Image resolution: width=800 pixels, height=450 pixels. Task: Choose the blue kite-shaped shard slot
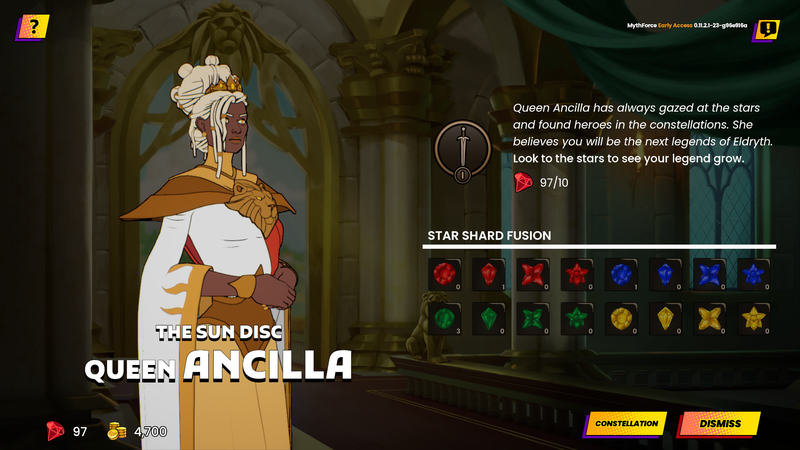(664, 274)
